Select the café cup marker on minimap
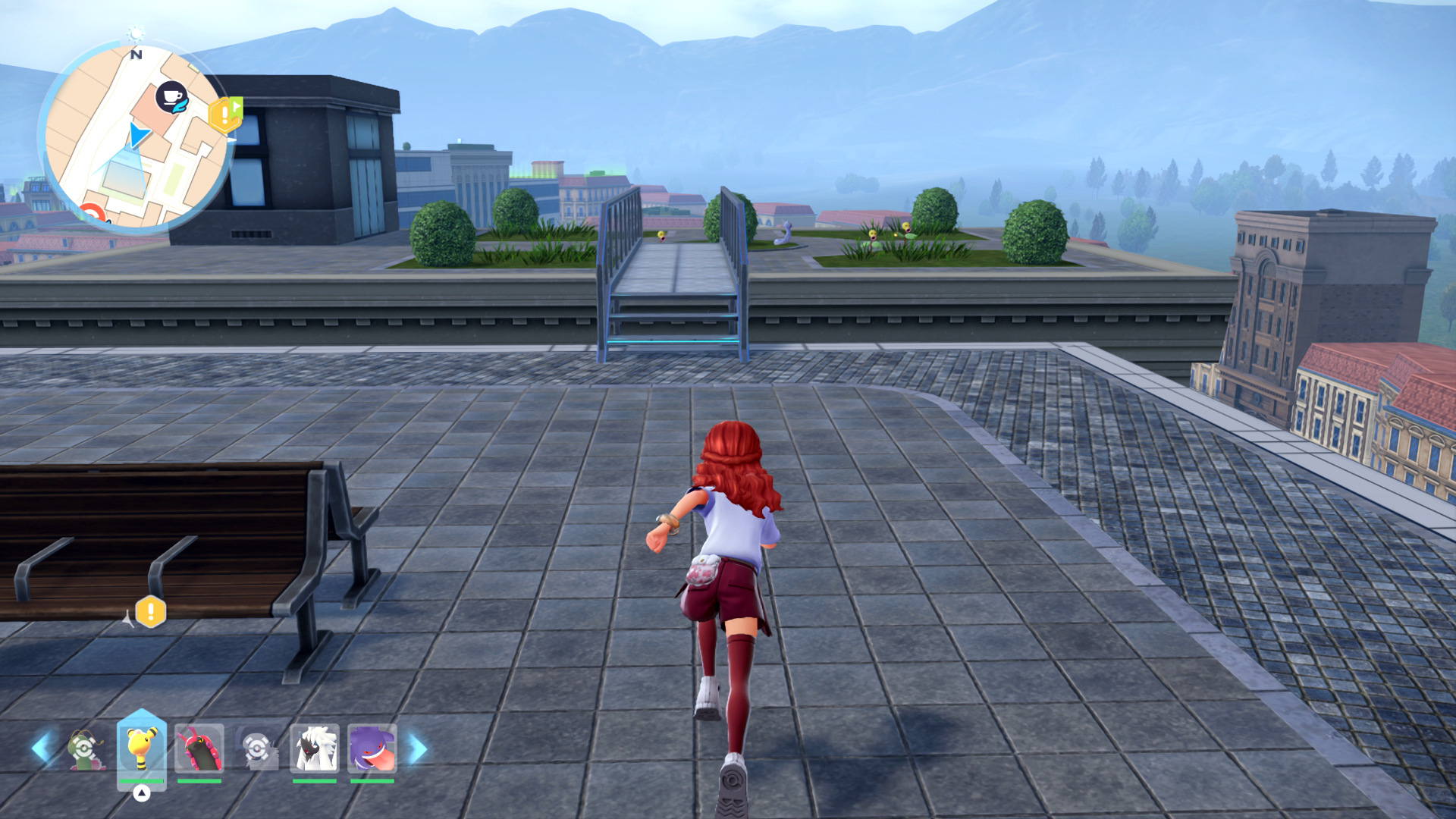 coord(172,97)
